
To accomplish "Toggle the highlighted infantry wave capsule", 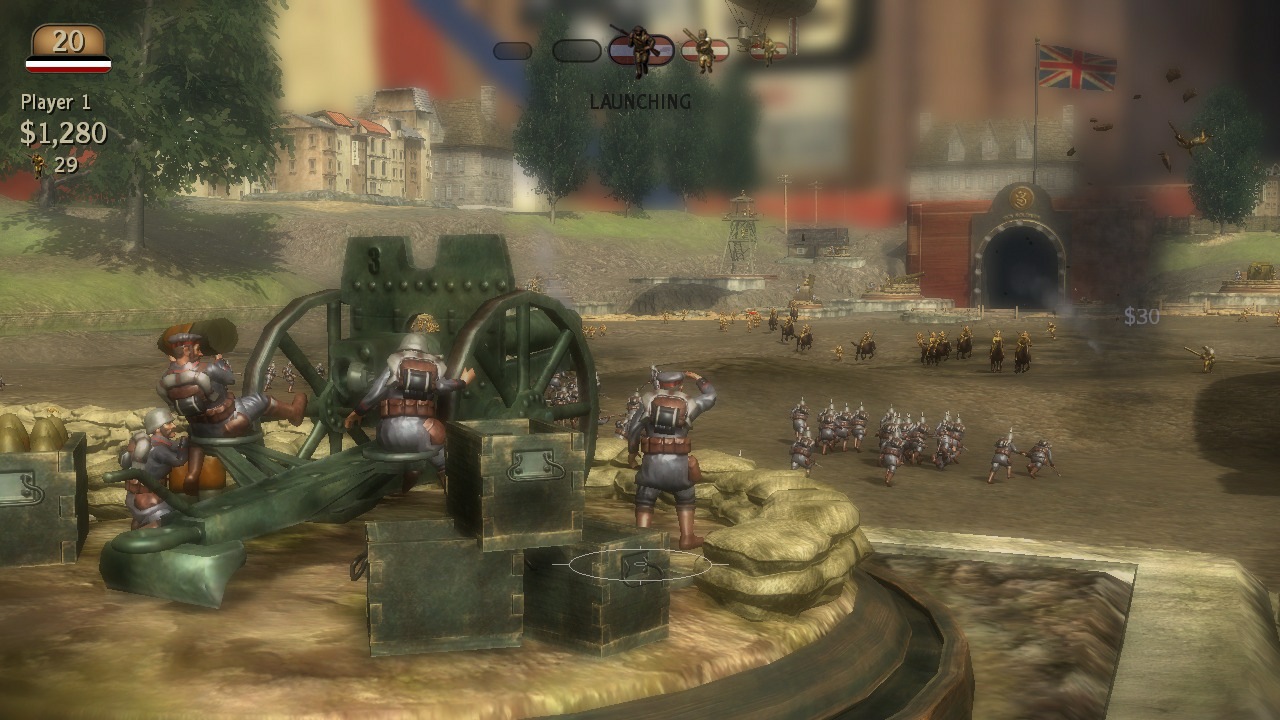I will [x=640, y=50].
